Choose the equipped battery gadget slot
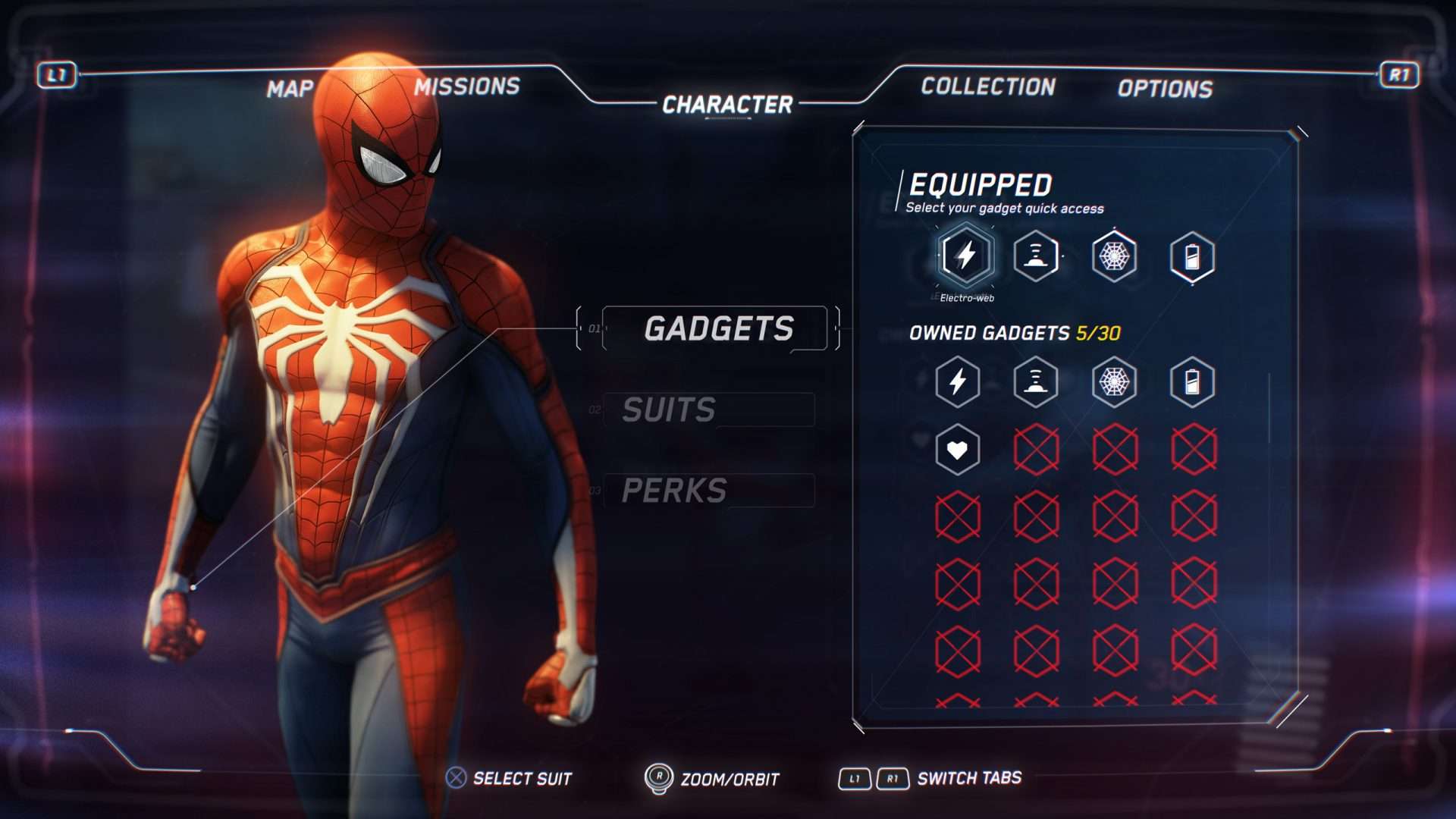 1192,257
